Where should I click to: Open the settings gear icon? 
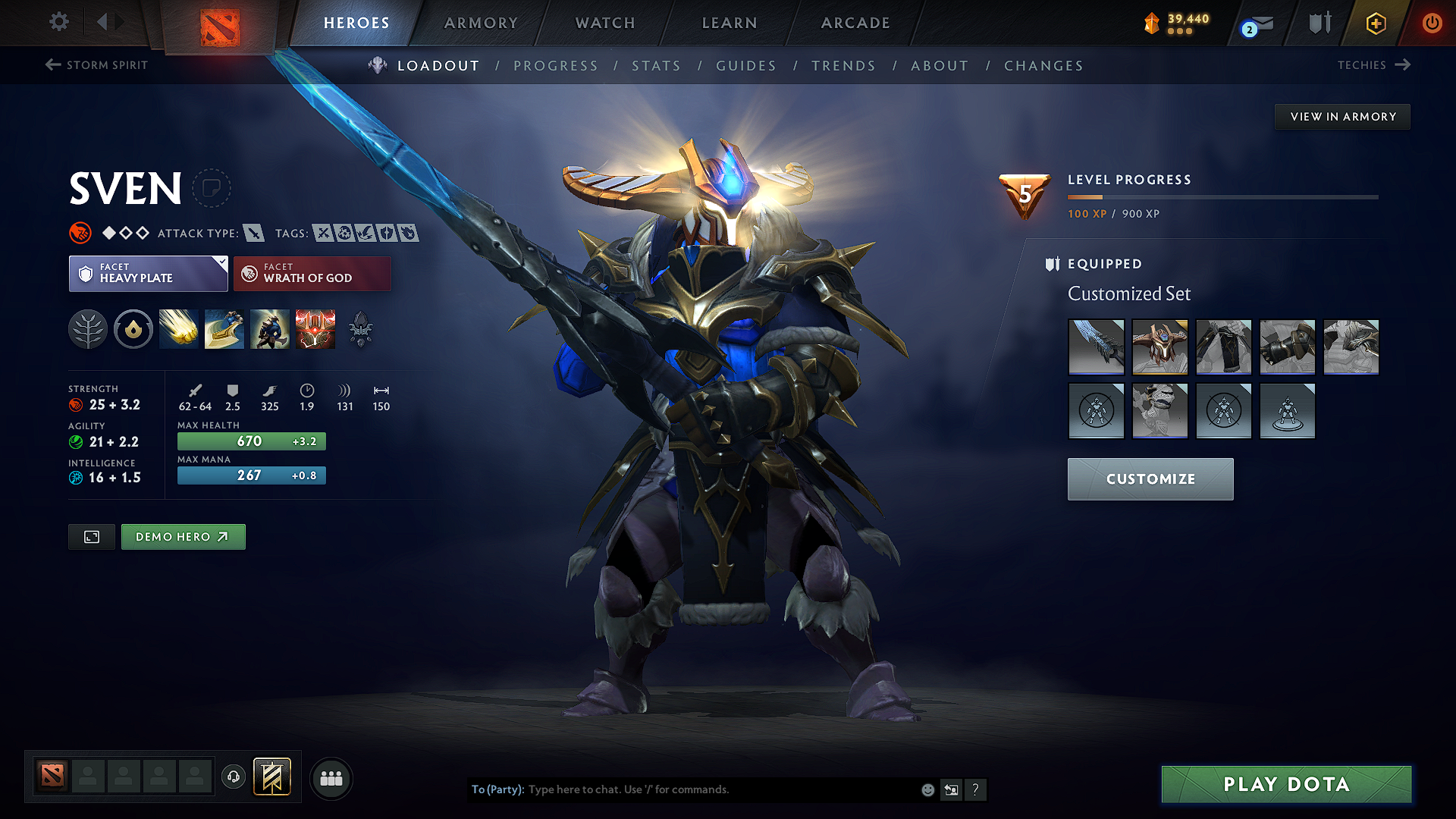(x=58, y=22)
